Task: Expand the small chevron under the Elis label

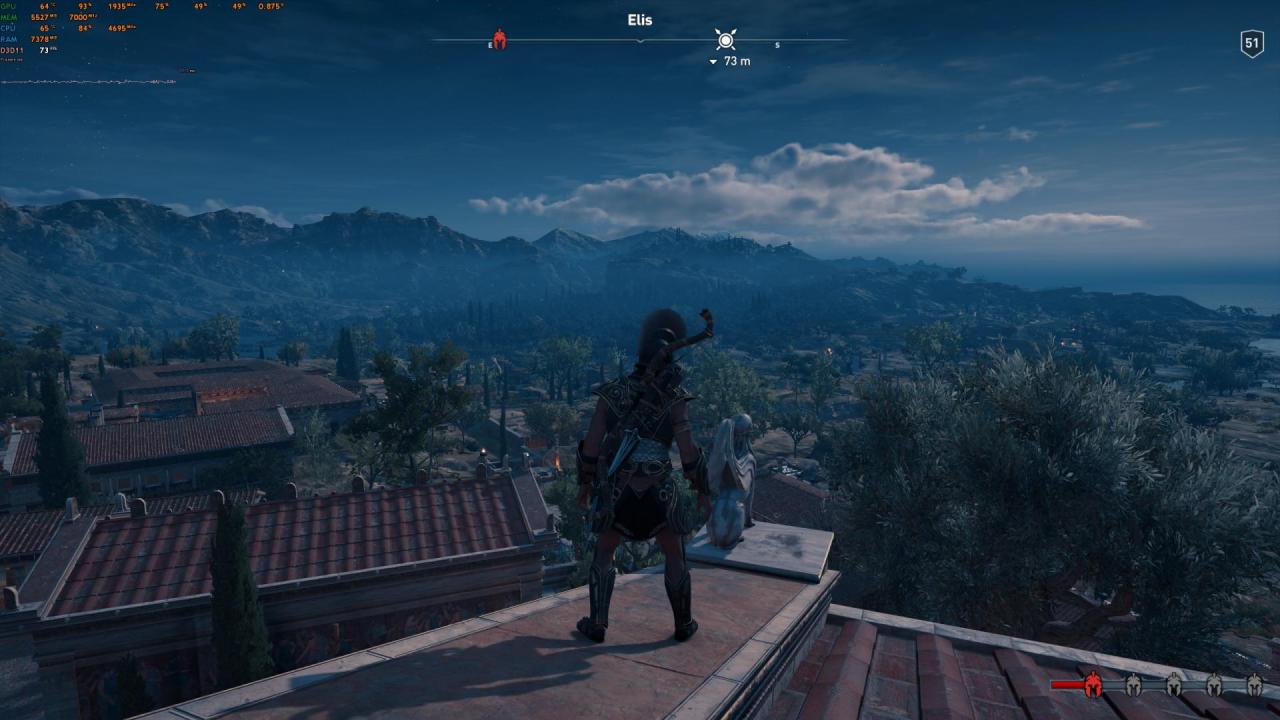Action: [640, 41]
